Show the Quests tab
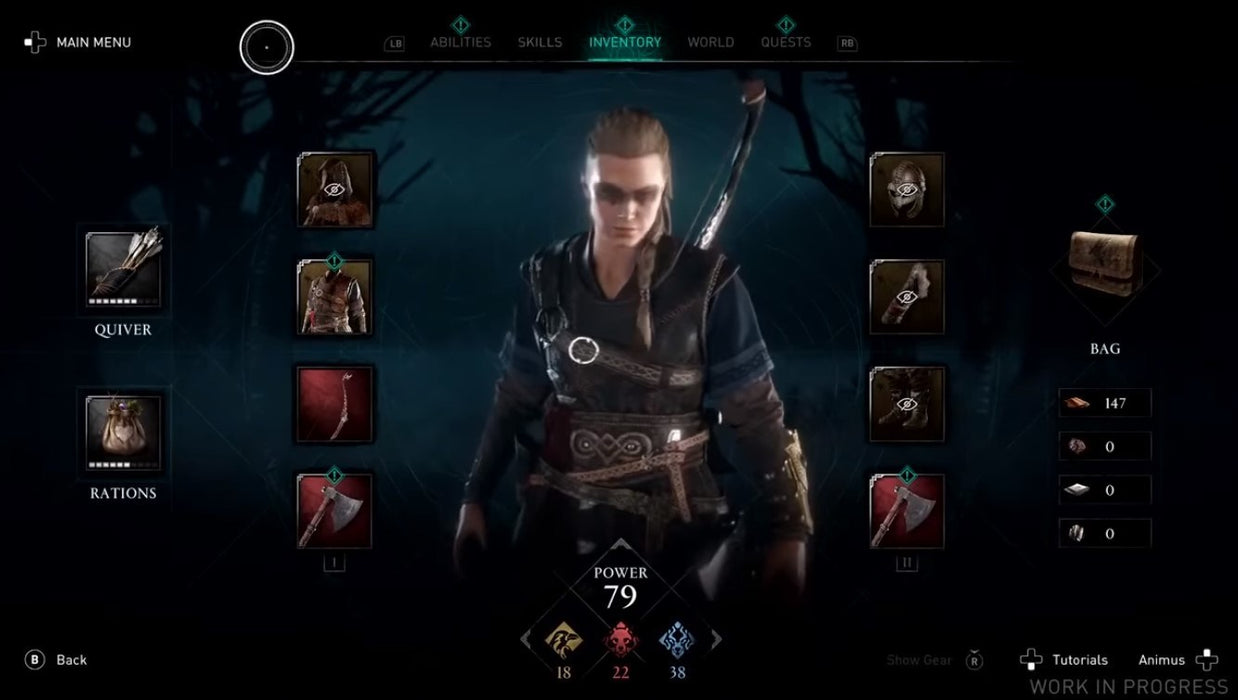Image resolution: width=1238 pixels, height=700 pixels. click(786, 42)
